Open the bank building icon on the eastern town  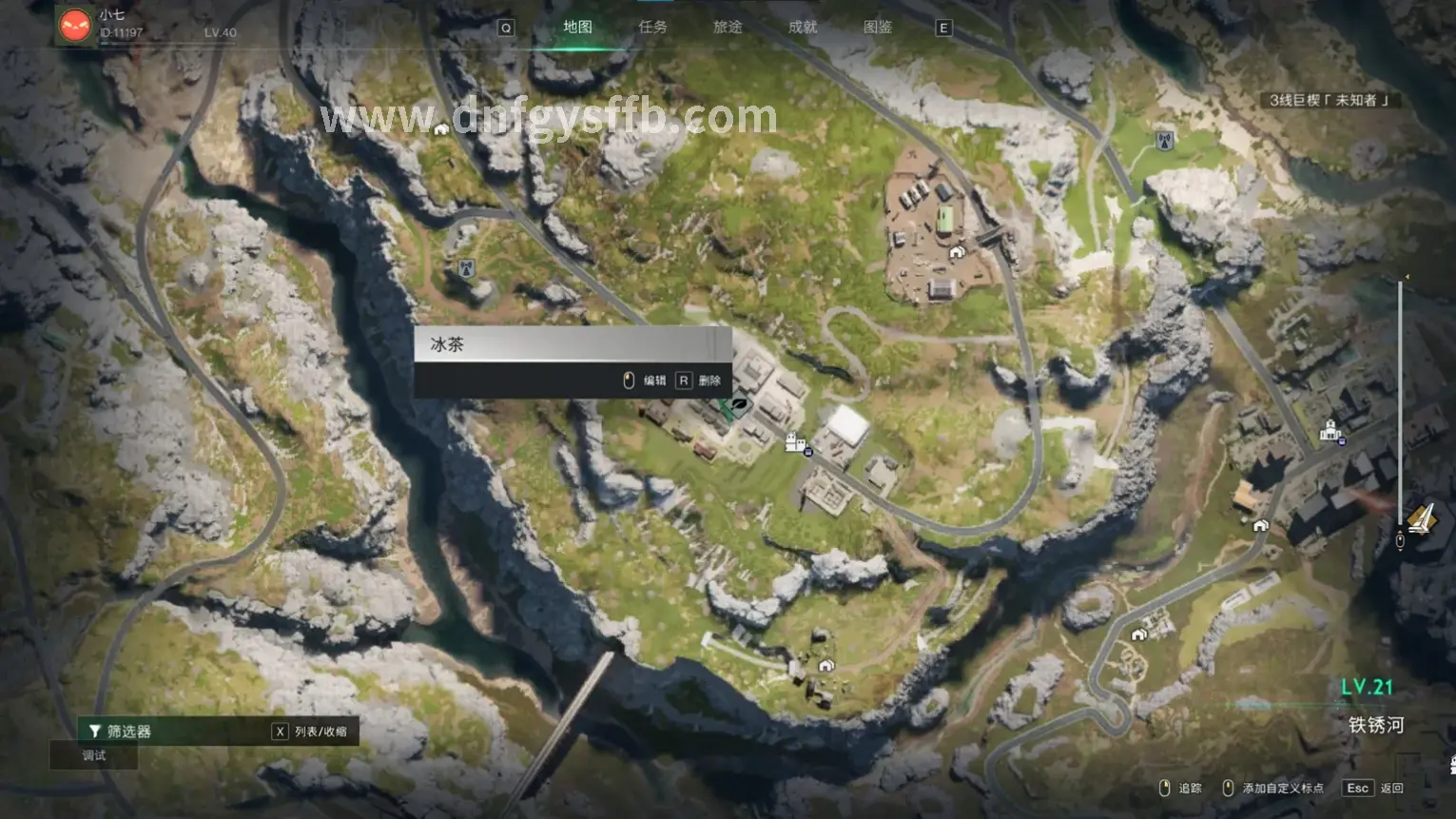pos(1330,430)
